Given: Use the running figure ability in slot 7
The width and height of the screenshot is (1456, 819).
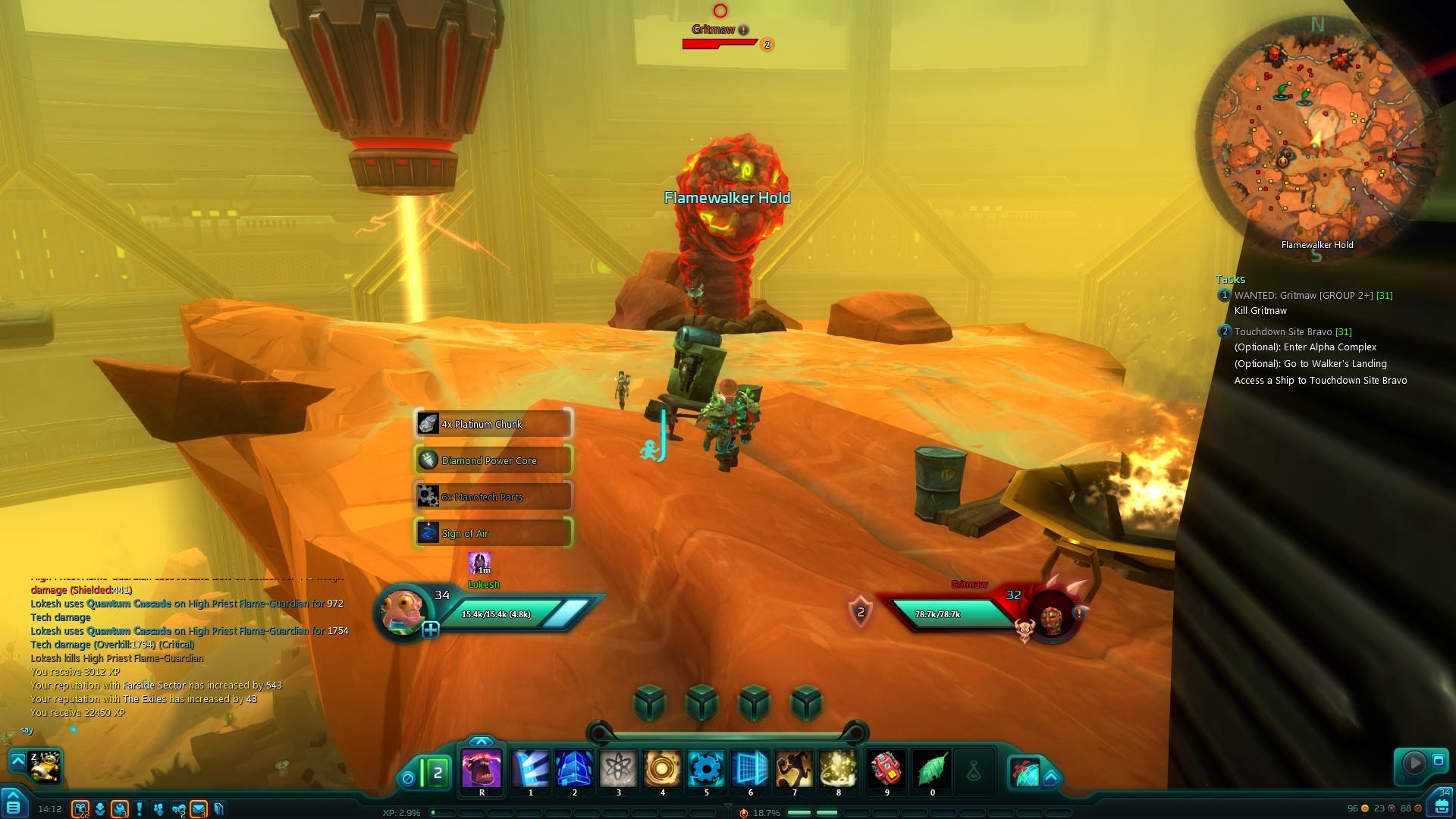Looking at the screenshot, I should 794,769.
